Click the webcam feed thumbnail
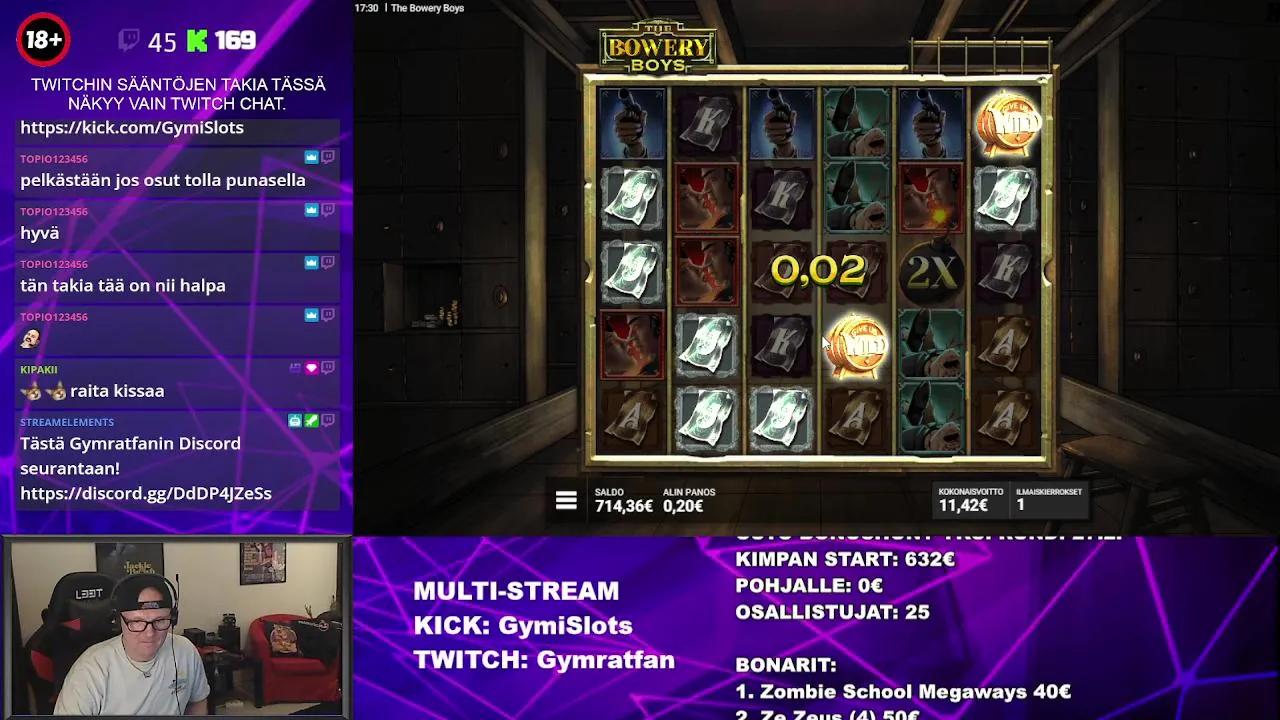This screenshot has height=720, width=1280. 178,627
